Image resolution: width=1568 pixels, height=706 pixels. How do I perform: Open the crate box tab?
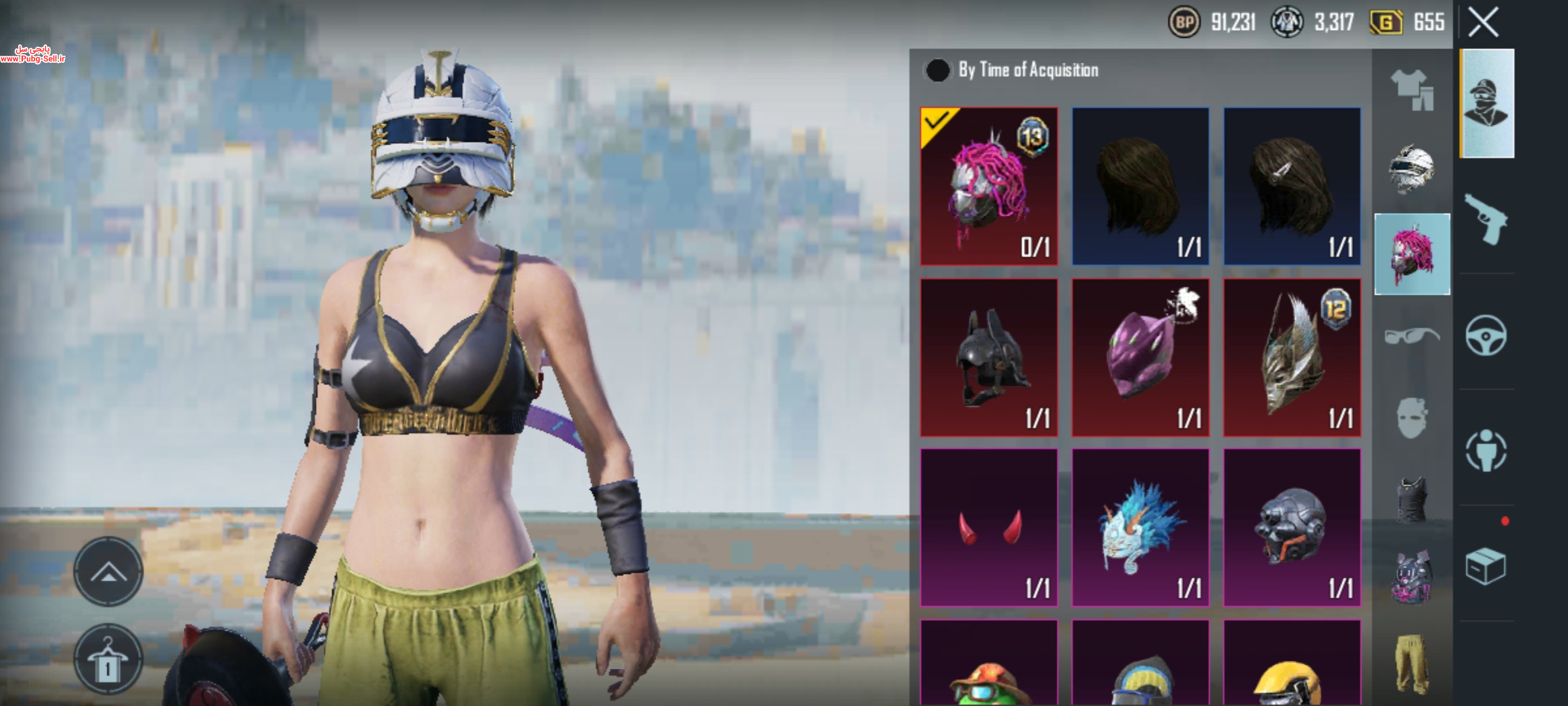[1486, 566]
